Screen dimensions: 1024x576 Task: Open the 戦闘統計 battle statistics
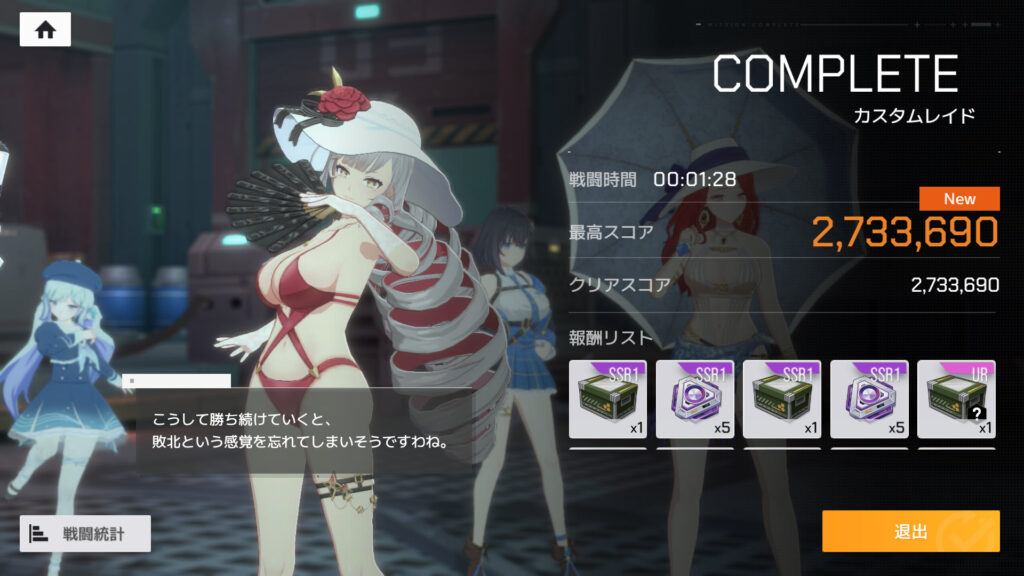tap(85, 533)
